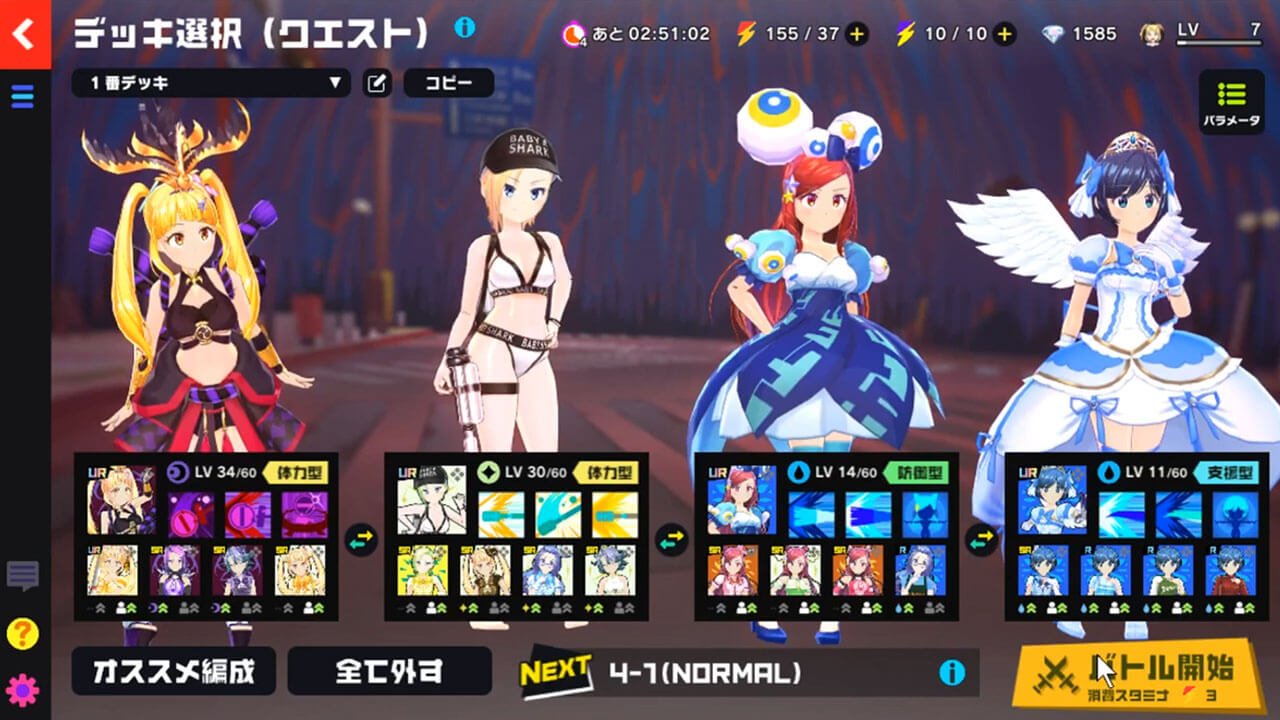This screenshot has height=720, width=1280.
Task: Remove all with 全て外す button
Action: point(389,671)
